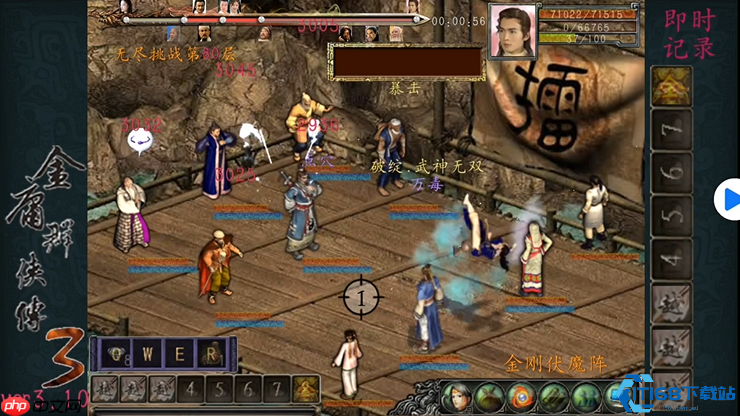
Task: Select the face portrait menu button
Action: [457, 397]
